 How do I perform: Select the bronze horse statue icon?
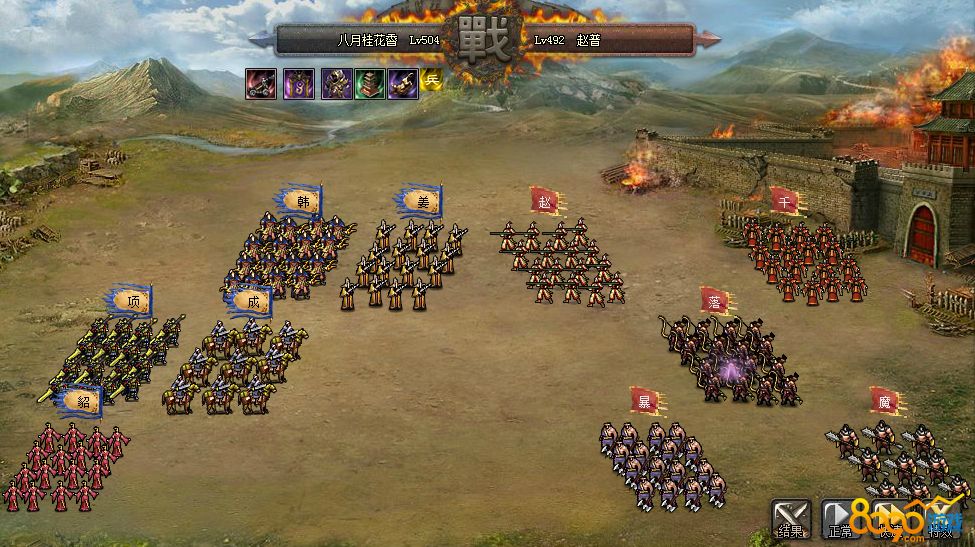point(403,84)
